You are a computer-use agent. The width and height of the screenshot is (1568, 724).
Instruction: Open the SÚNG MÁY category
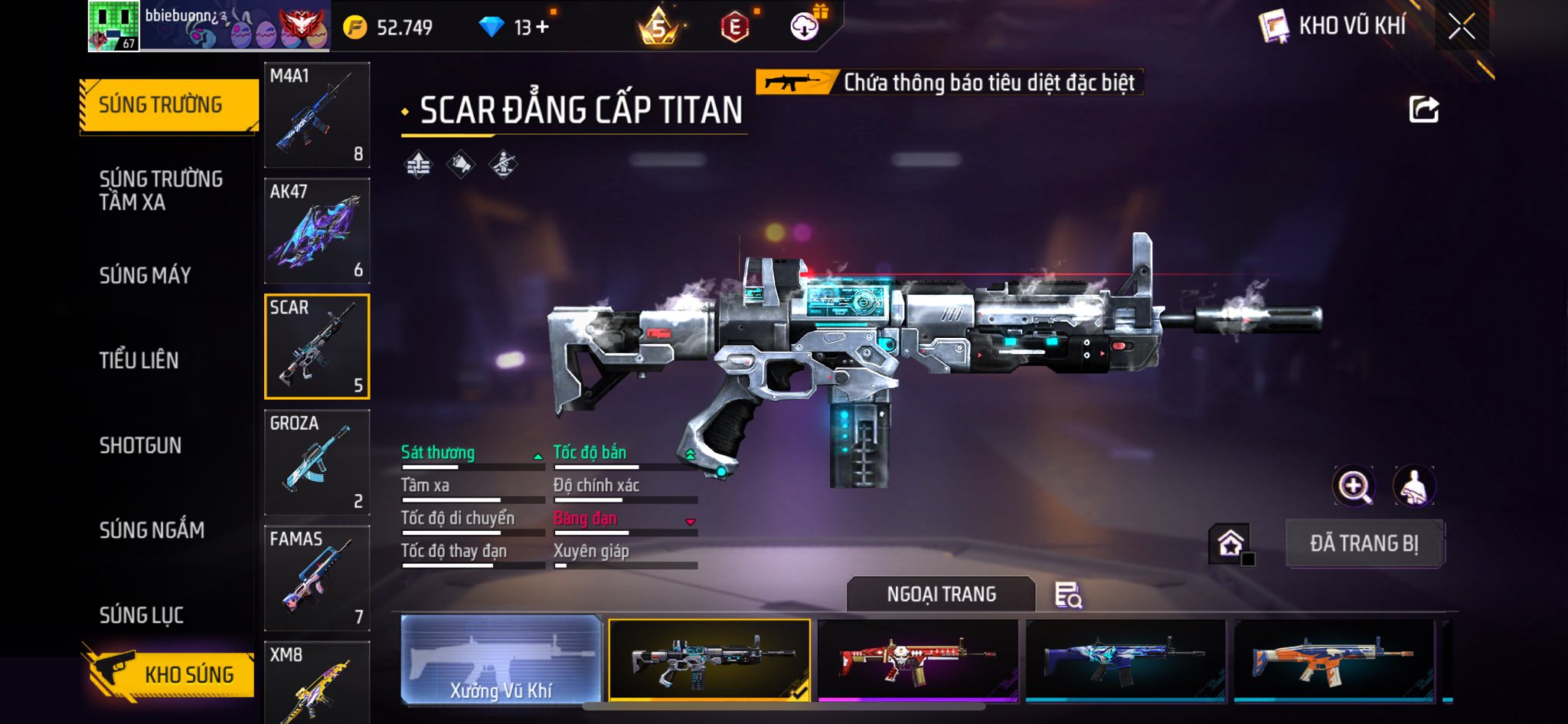coord(145,275)
